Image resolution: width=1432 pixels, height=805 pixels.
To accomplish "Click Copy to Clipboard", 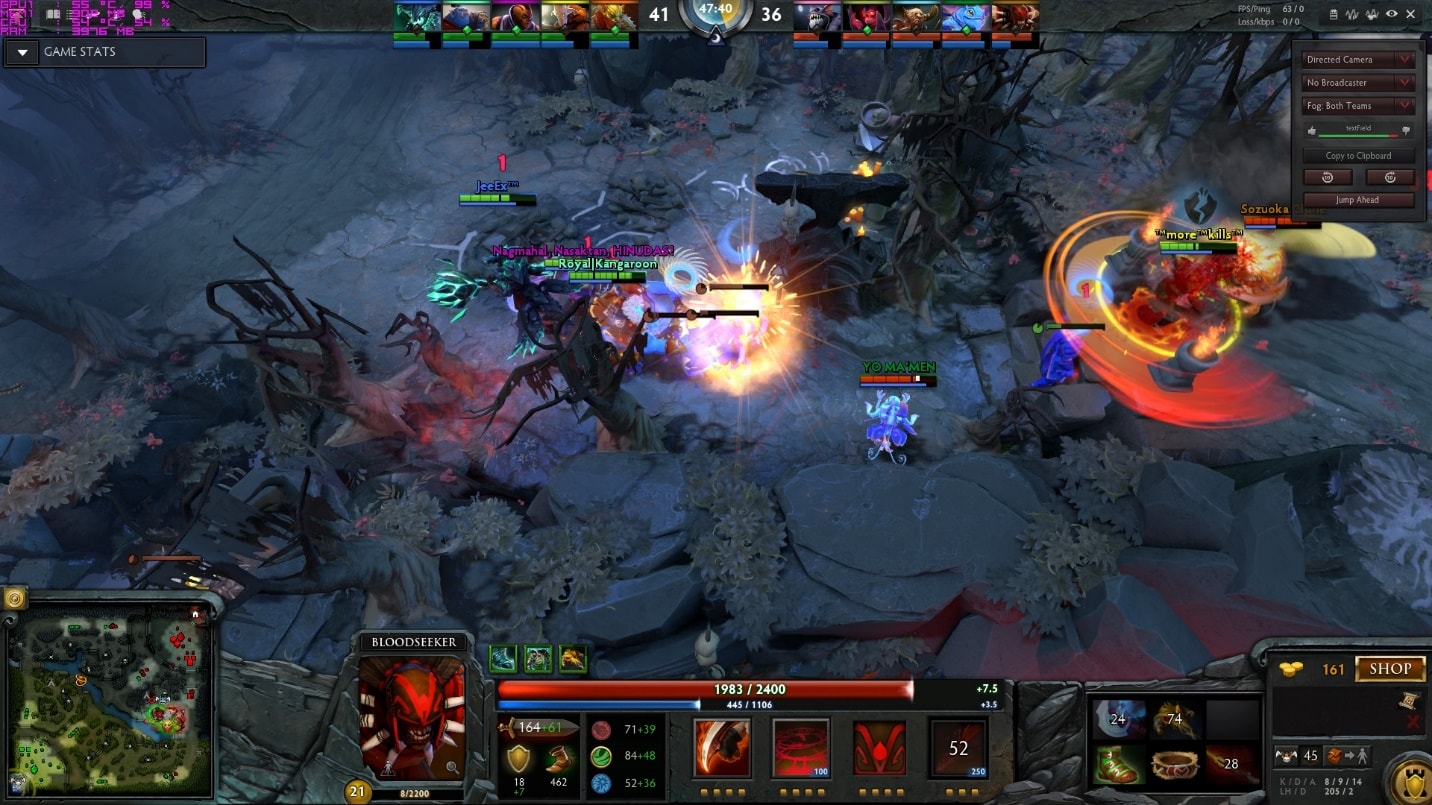I will tap(1358, 156).
